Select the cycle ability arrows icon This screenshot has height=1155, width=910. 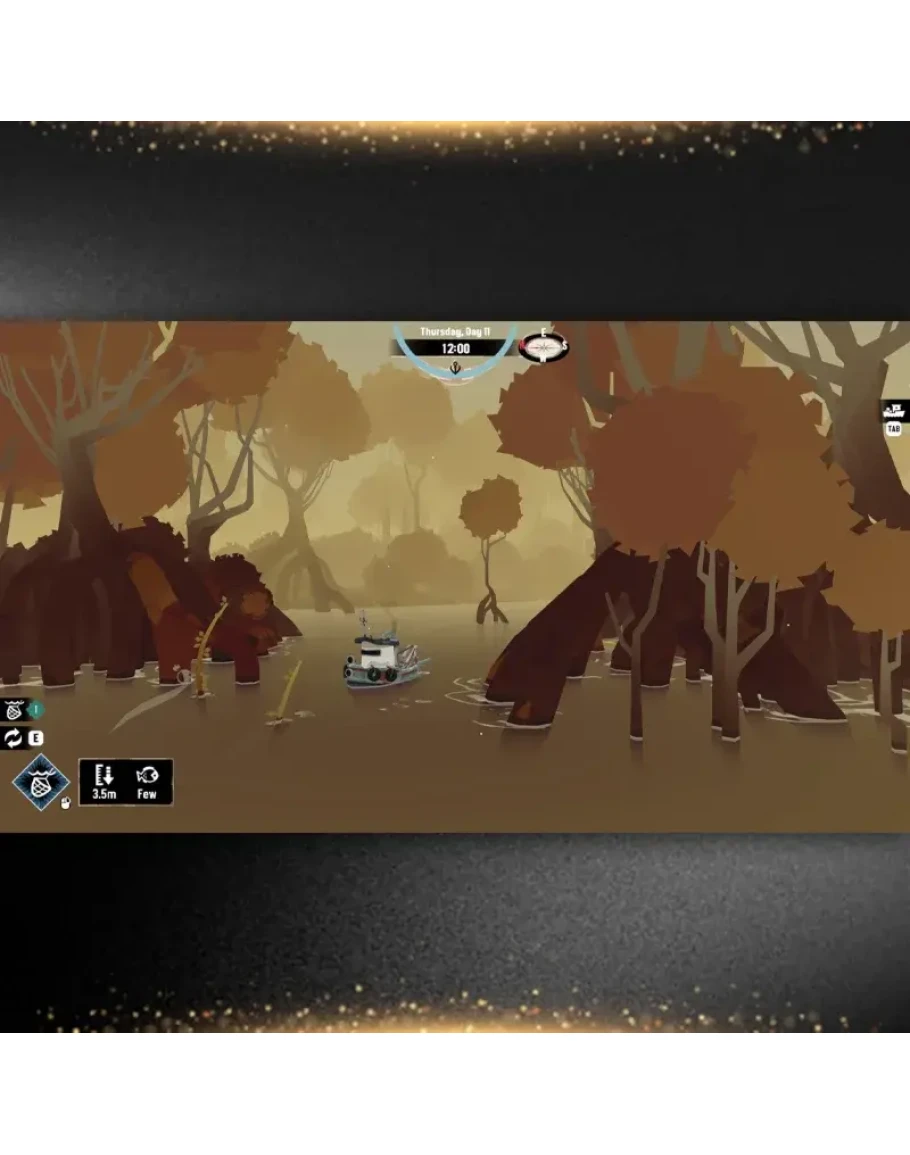[x=14, y=739]
